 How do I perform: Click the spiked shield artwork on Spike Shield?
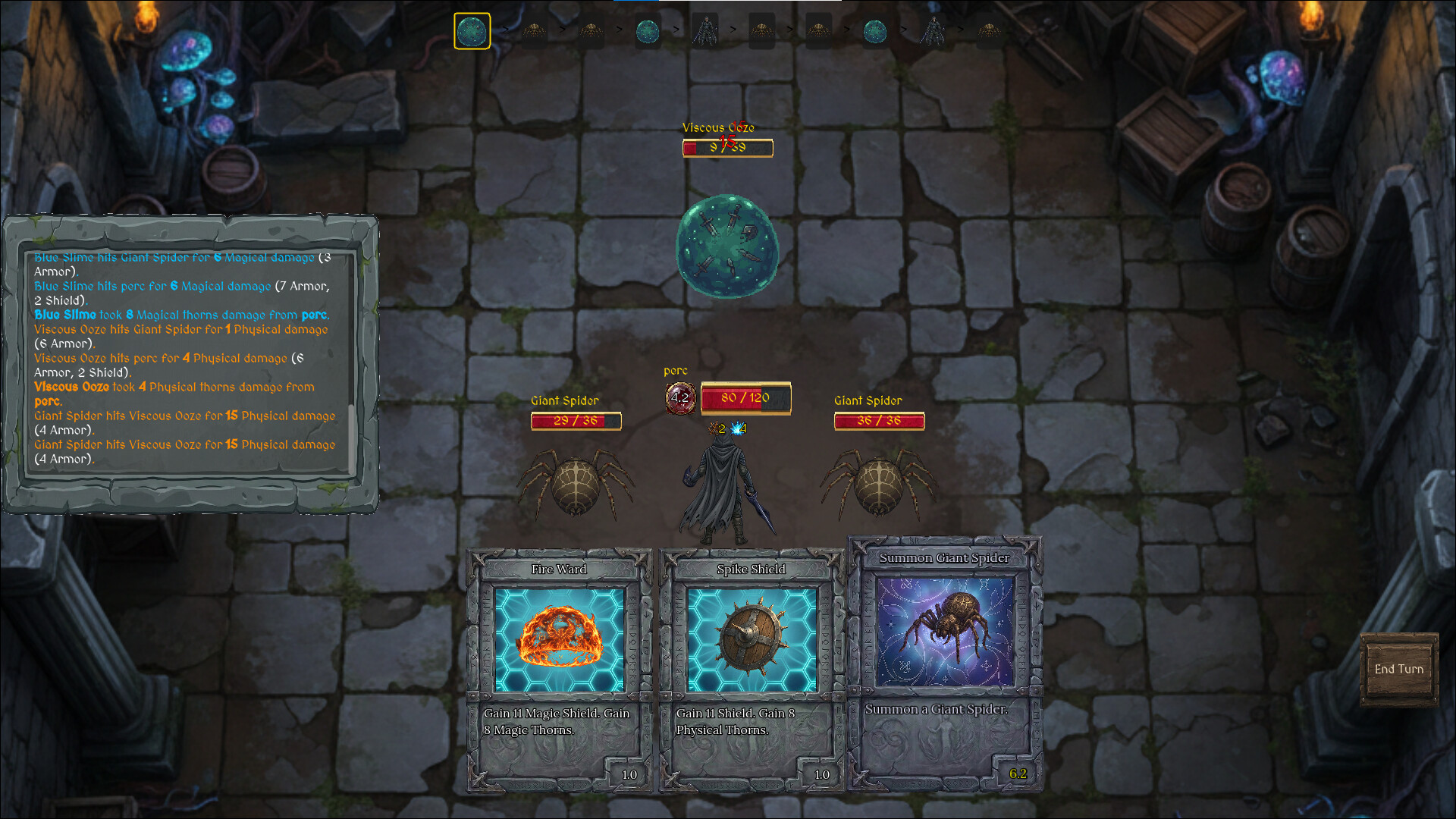click(752, 637)
